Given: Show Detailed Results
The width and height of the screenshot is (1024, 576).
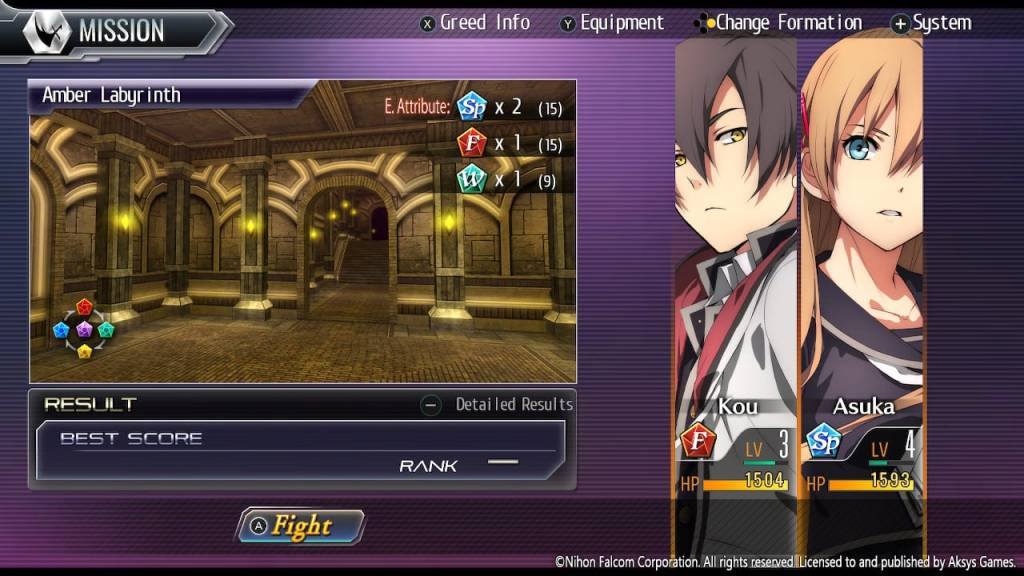Looking at the screenshot, I should click(498, 404).
